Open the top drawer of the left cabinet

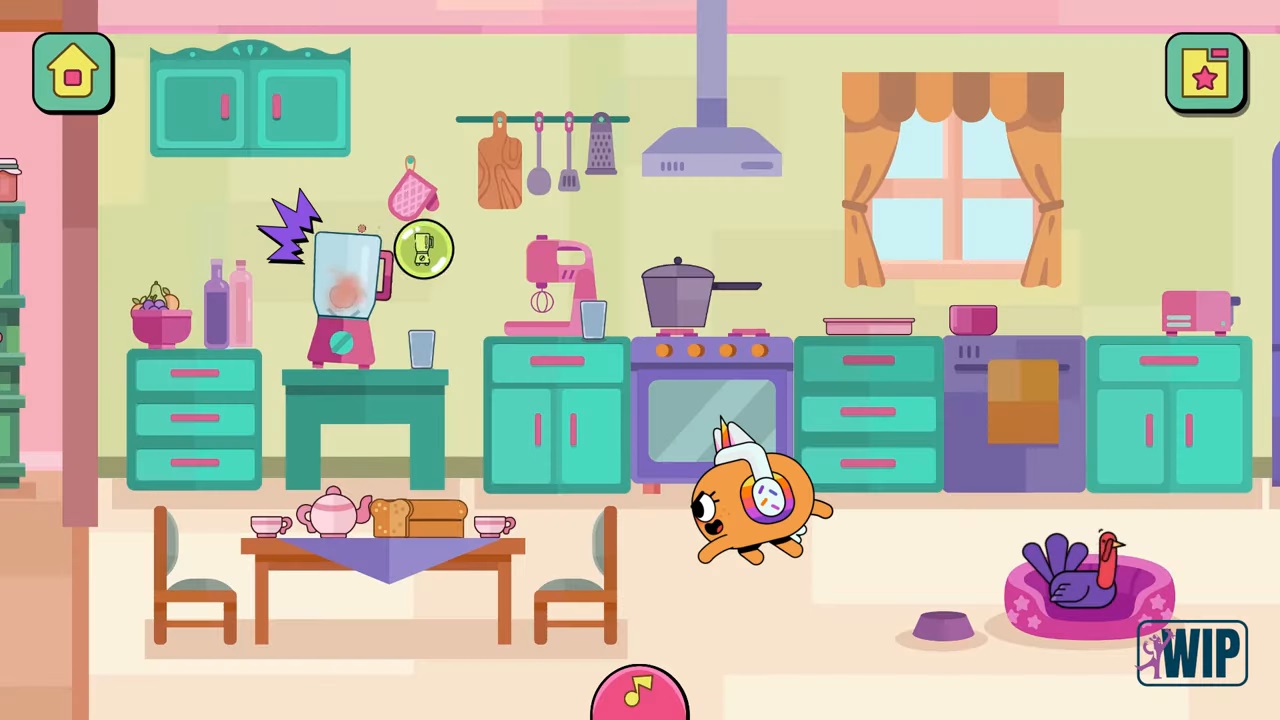pos(194,375)
